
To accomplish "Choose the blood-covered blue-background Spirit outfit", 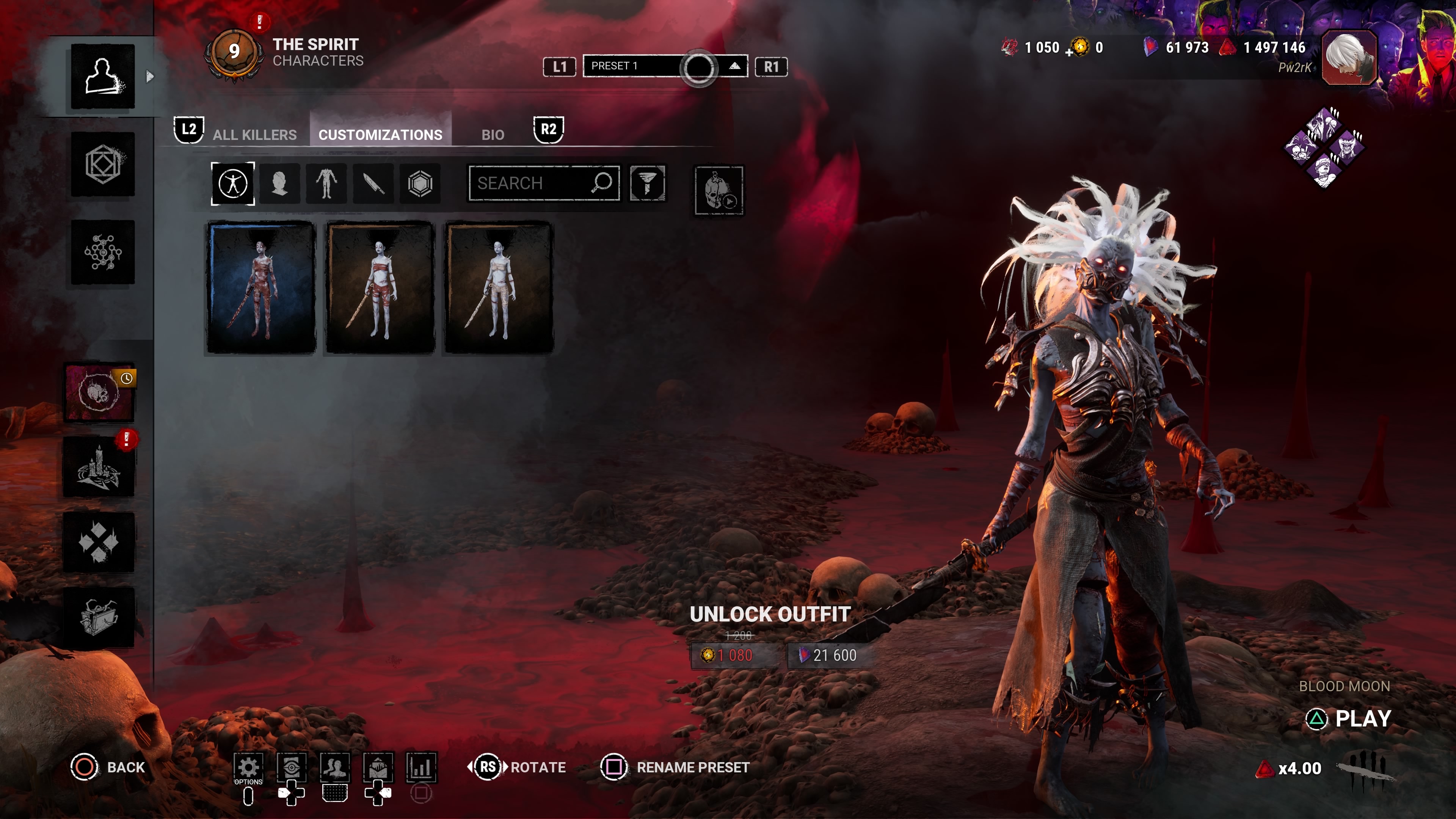I will [261, 288].
